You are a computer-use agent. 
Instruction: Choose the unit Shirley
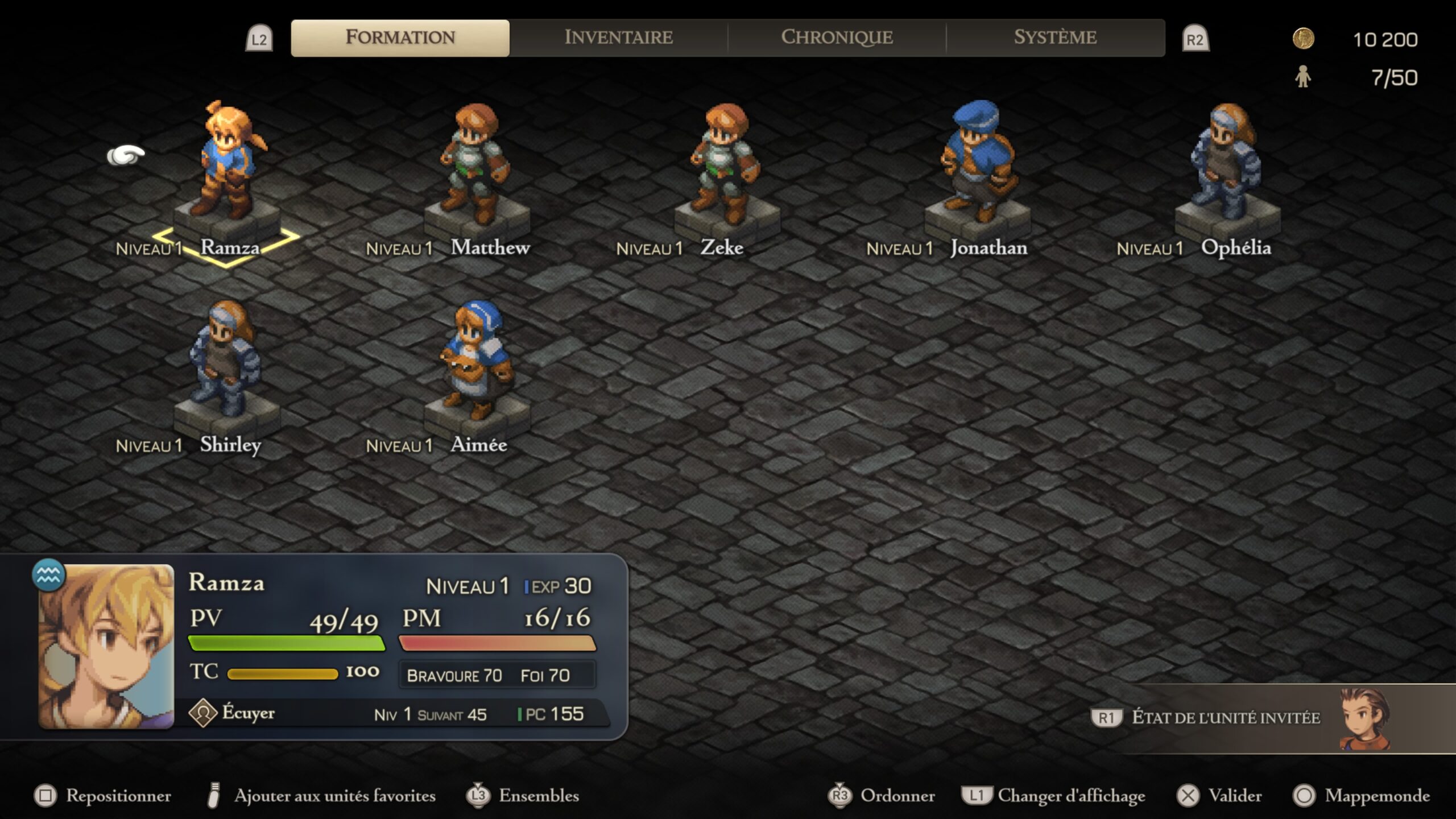coord(226,362)
